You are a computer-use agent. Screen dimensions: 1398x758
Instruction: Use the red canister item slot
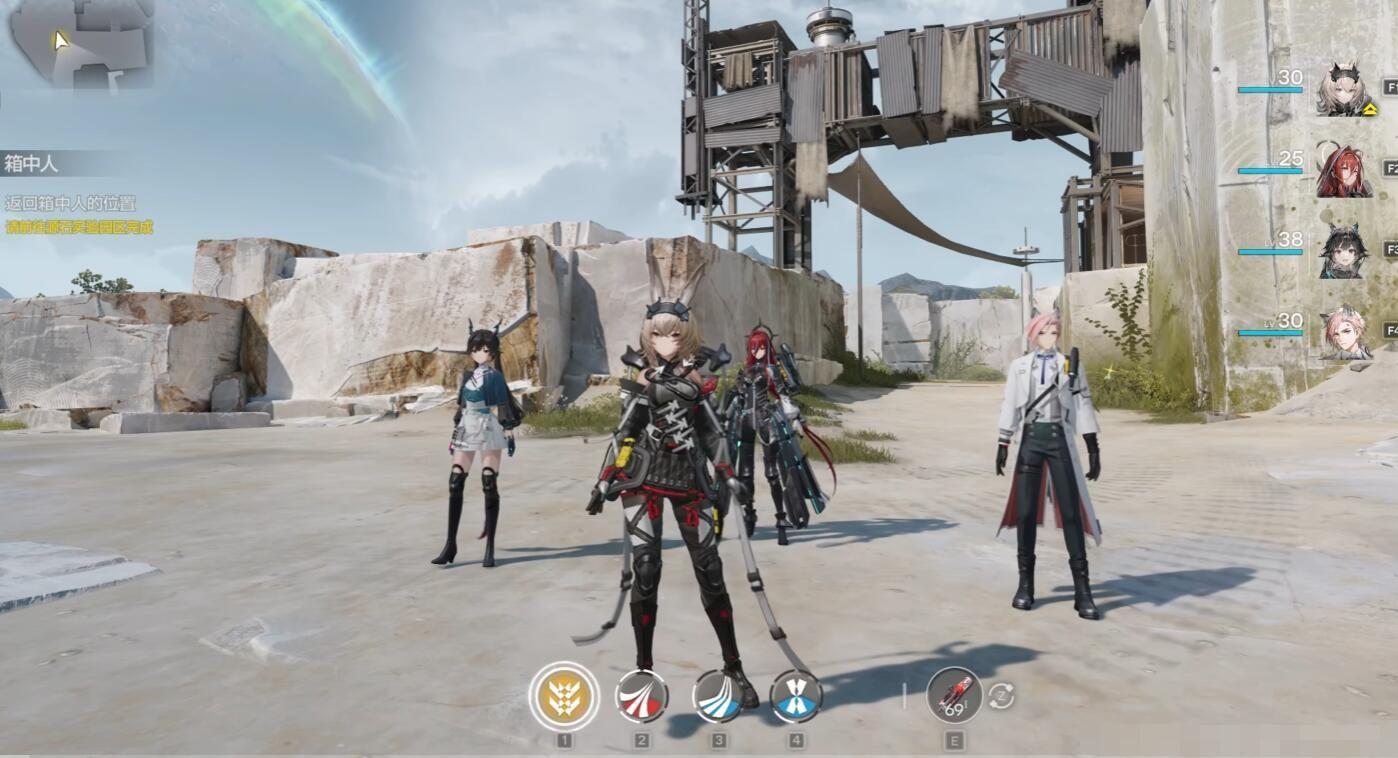(x=954, y=695)
